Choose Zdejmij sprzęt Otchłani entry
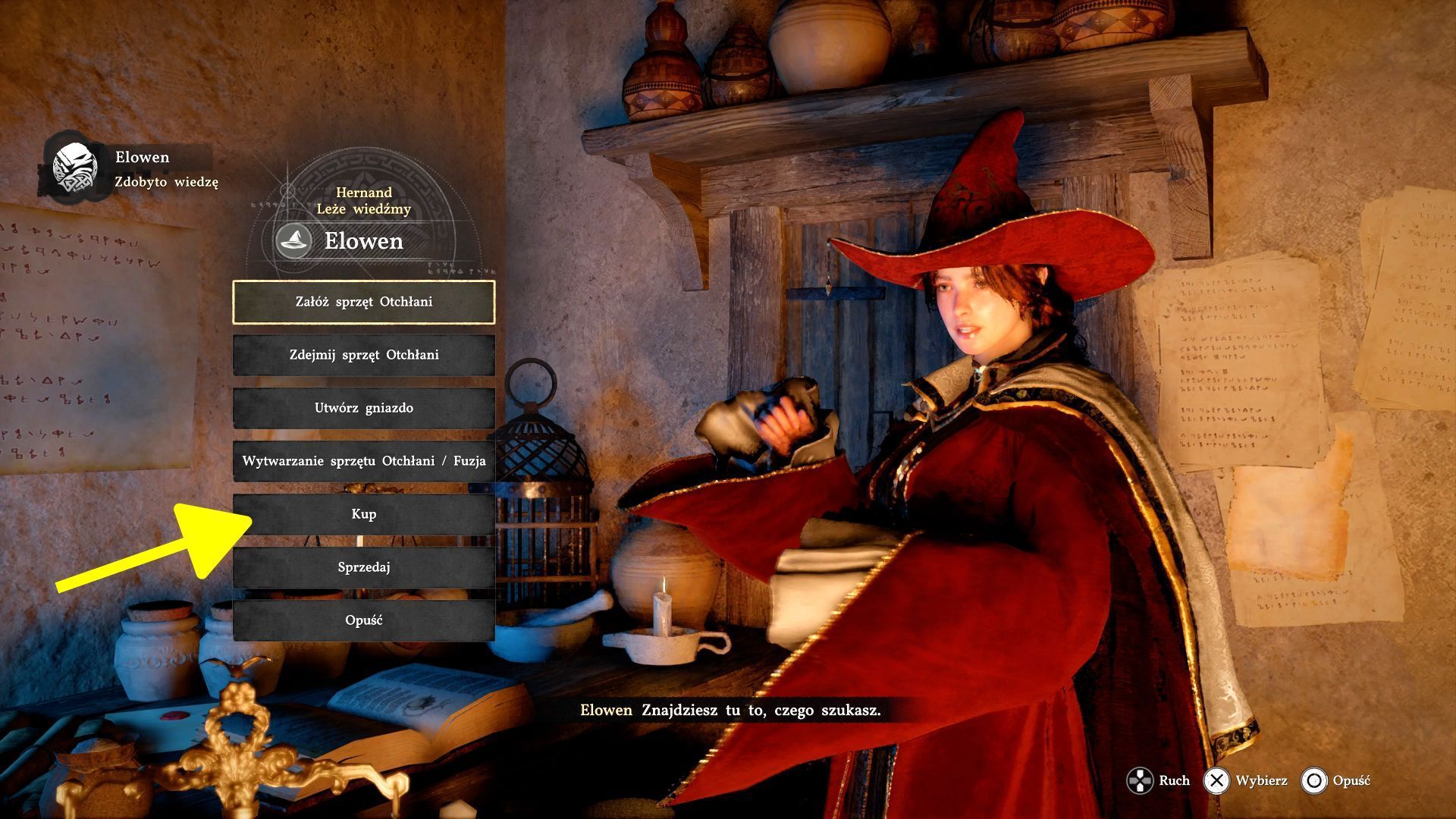 364,355
